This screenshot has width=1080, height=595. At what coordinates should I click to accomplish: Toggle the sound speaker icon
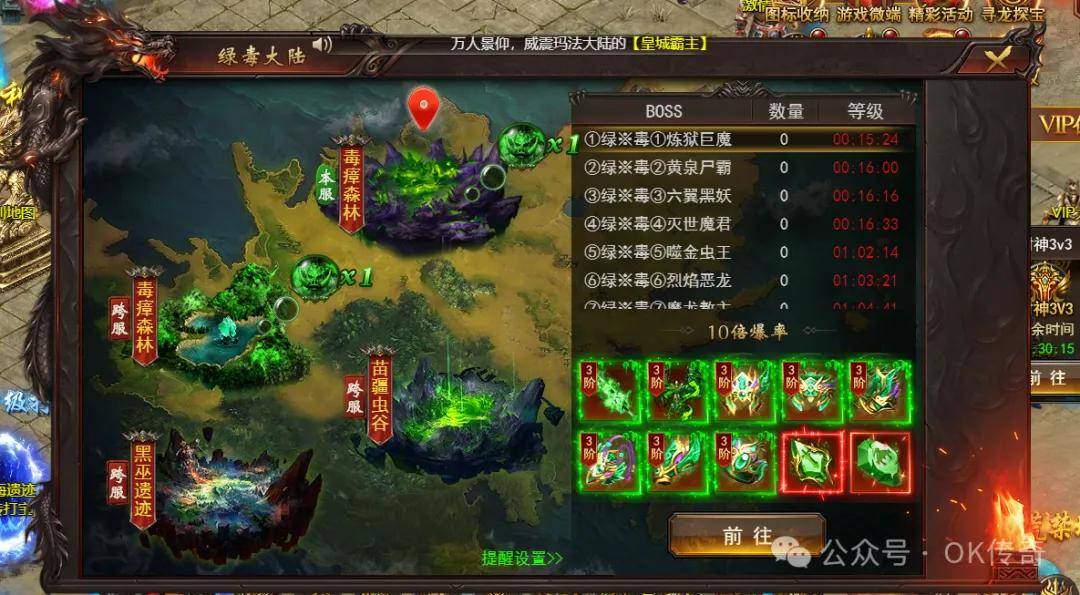pos(321,45)
